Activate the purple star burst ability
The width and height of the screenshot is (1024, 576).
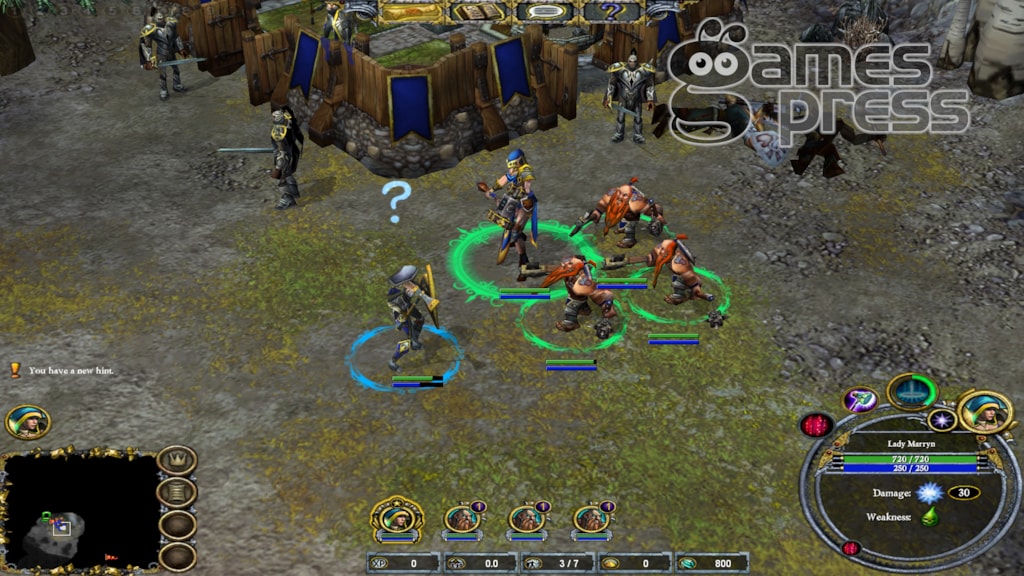(x=942, y=420)
